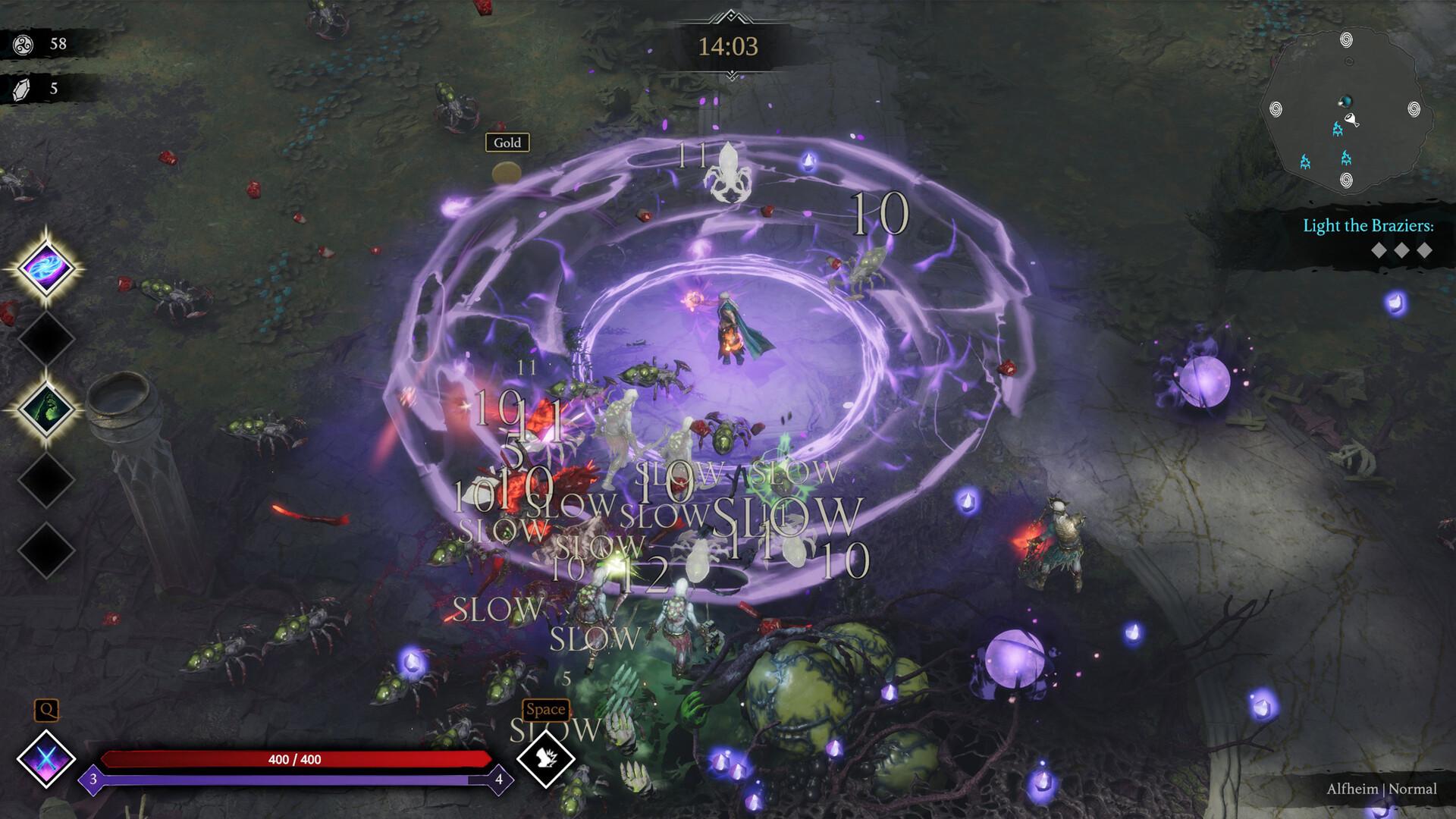Click a cyan brazier marker on the minimap
Viewport: 1456px width, 819px height.
pos(1338,130)
